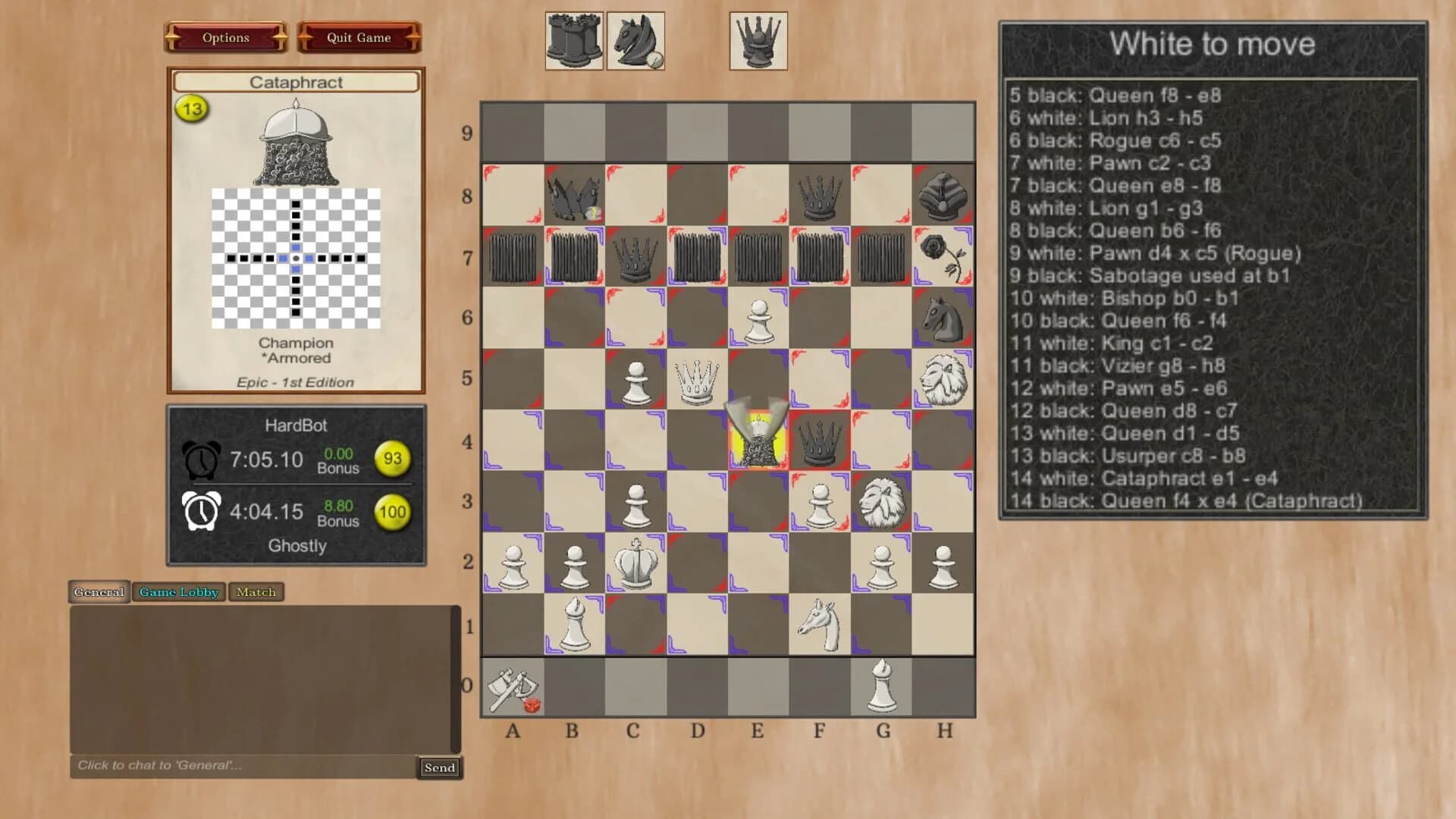Select the captured black knight icon
The image size is (1456, 819).
point(635,42)
